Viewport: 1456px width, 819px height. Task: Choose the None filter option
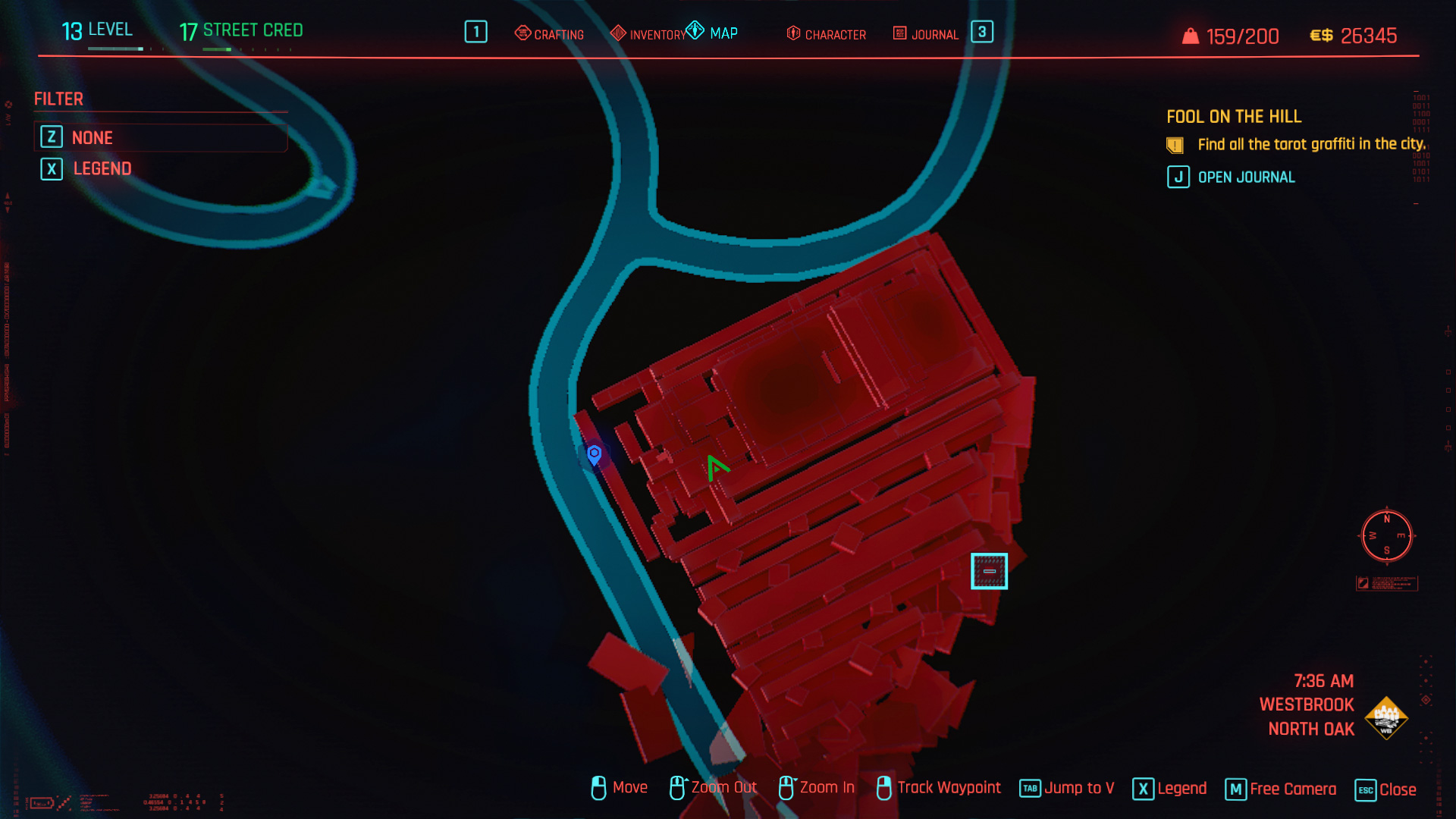point(92,137)
